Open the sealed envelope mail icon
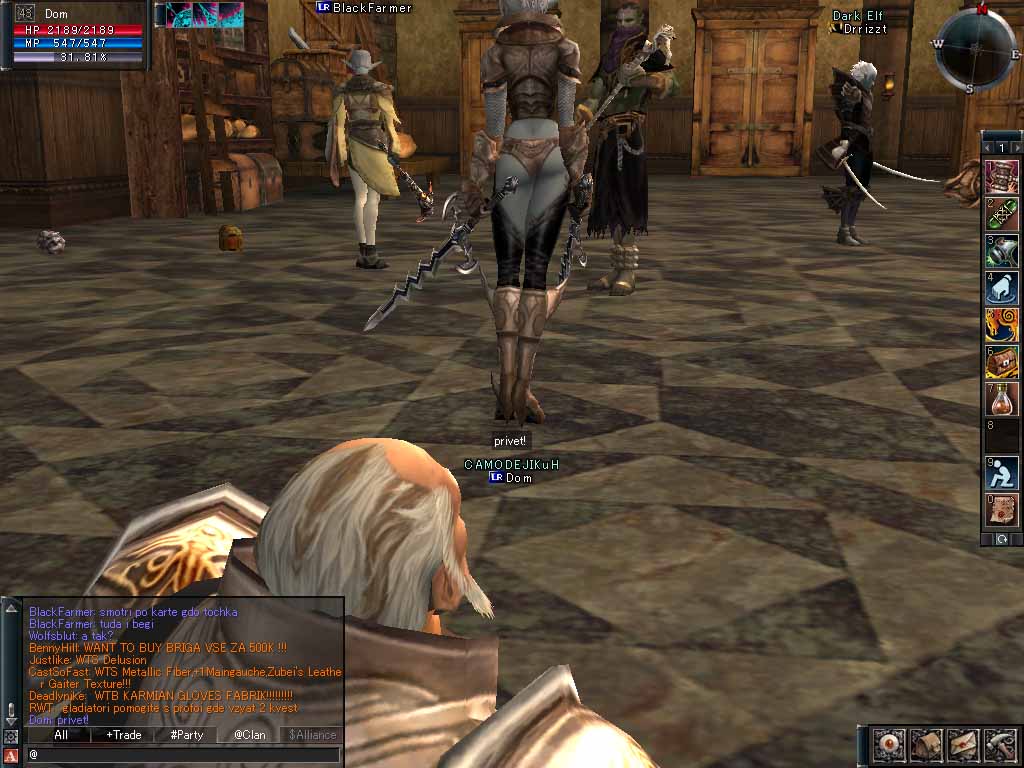 tap(963, 745)
